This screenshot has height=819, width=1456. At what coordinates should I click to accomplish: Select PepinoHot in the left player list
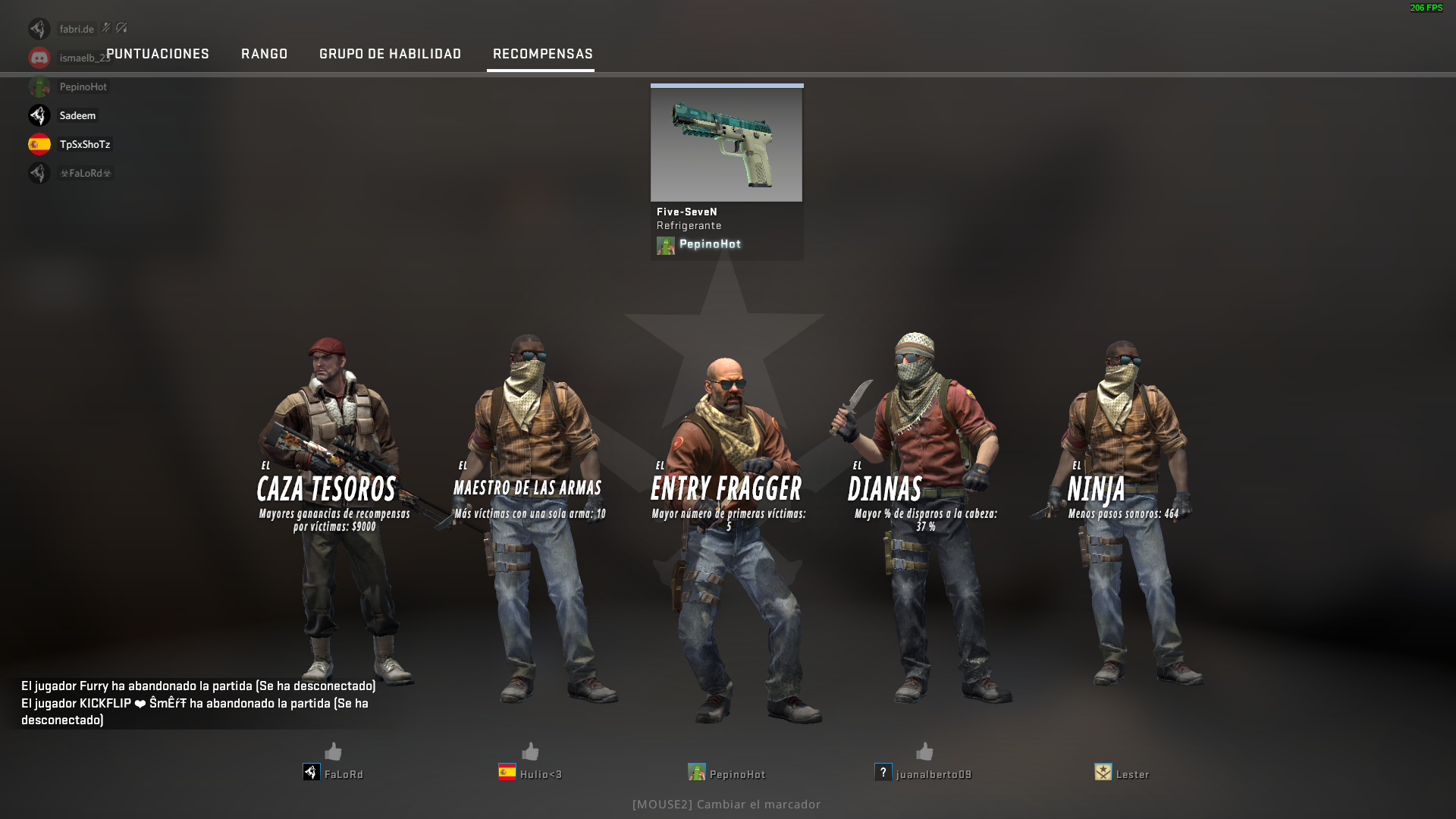[83, 86]
